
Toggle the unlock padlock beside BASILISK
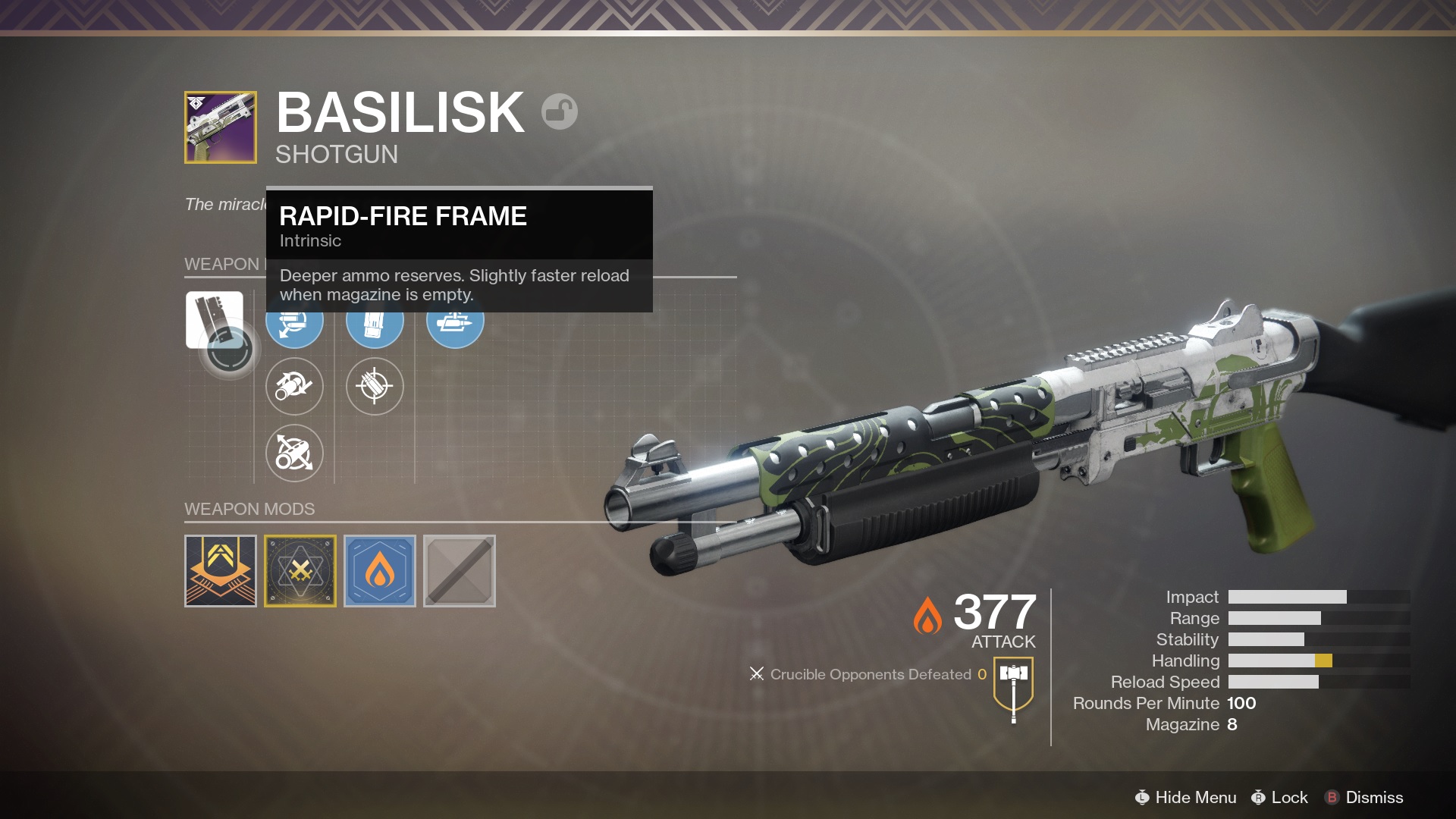coord(558,111)
